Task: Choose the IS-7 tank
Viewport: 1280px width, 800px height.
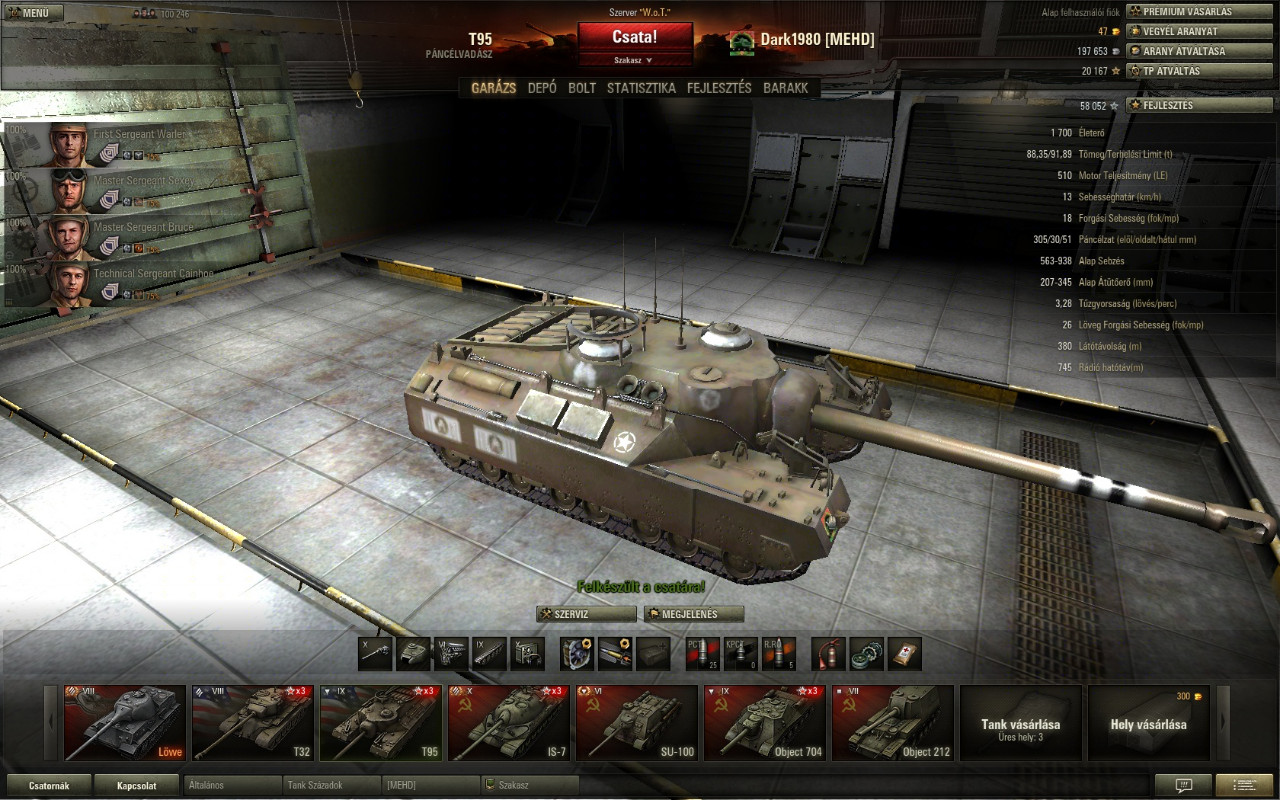Action: coord(509,722)
